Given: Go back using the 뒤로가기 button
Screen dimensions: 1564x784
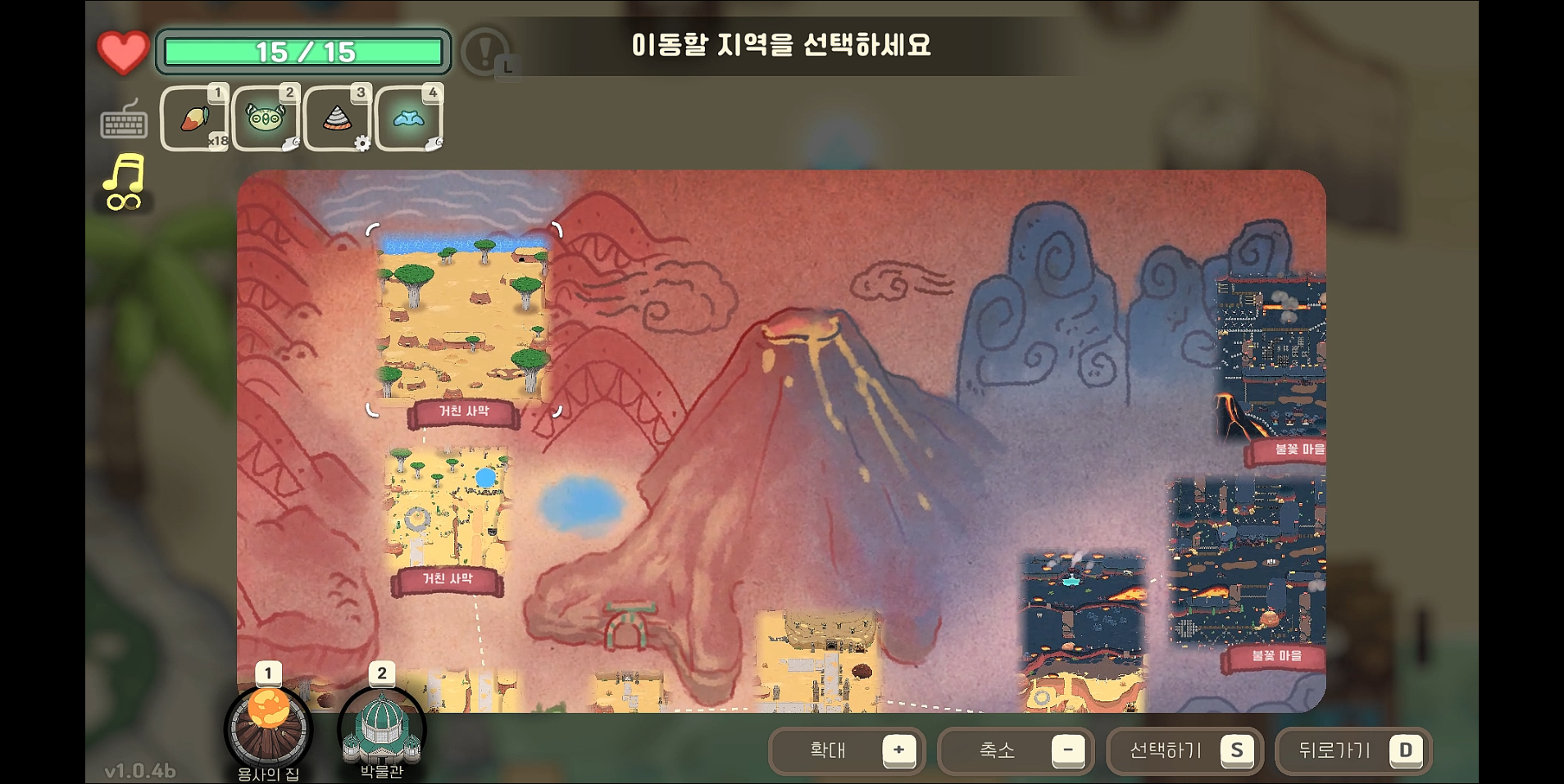Looking at the screenshot, I should pos(1353,750).
